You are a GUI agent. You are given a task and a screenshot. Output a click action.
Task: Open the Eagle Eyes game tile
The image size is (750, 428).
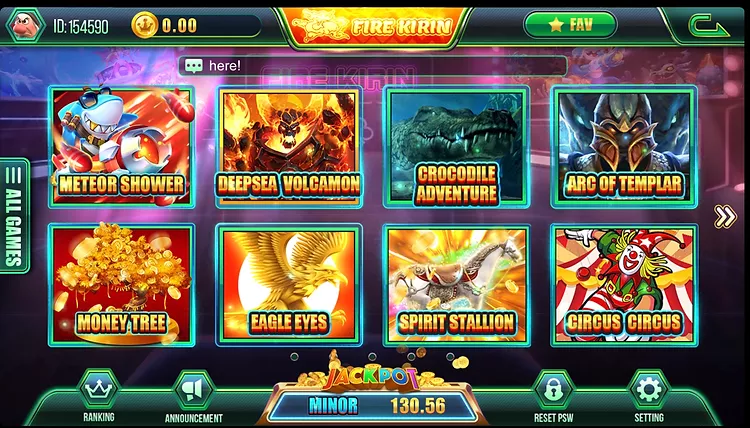tap(289, 283)
